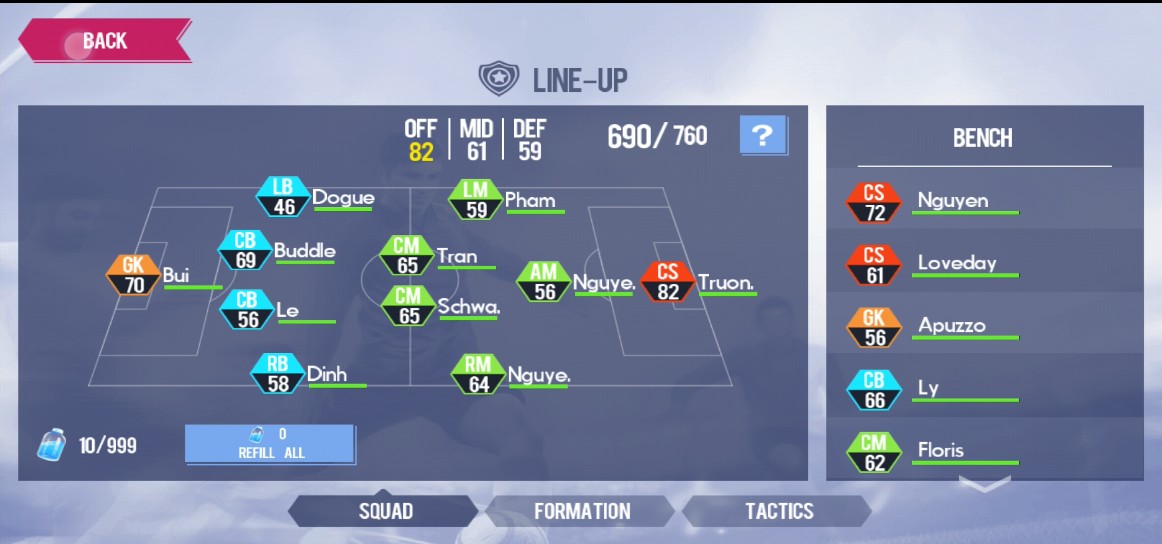Switch to the SQUAD tab
The width and height of the screenshot is (1162, 544).
(x=386, y=511)
